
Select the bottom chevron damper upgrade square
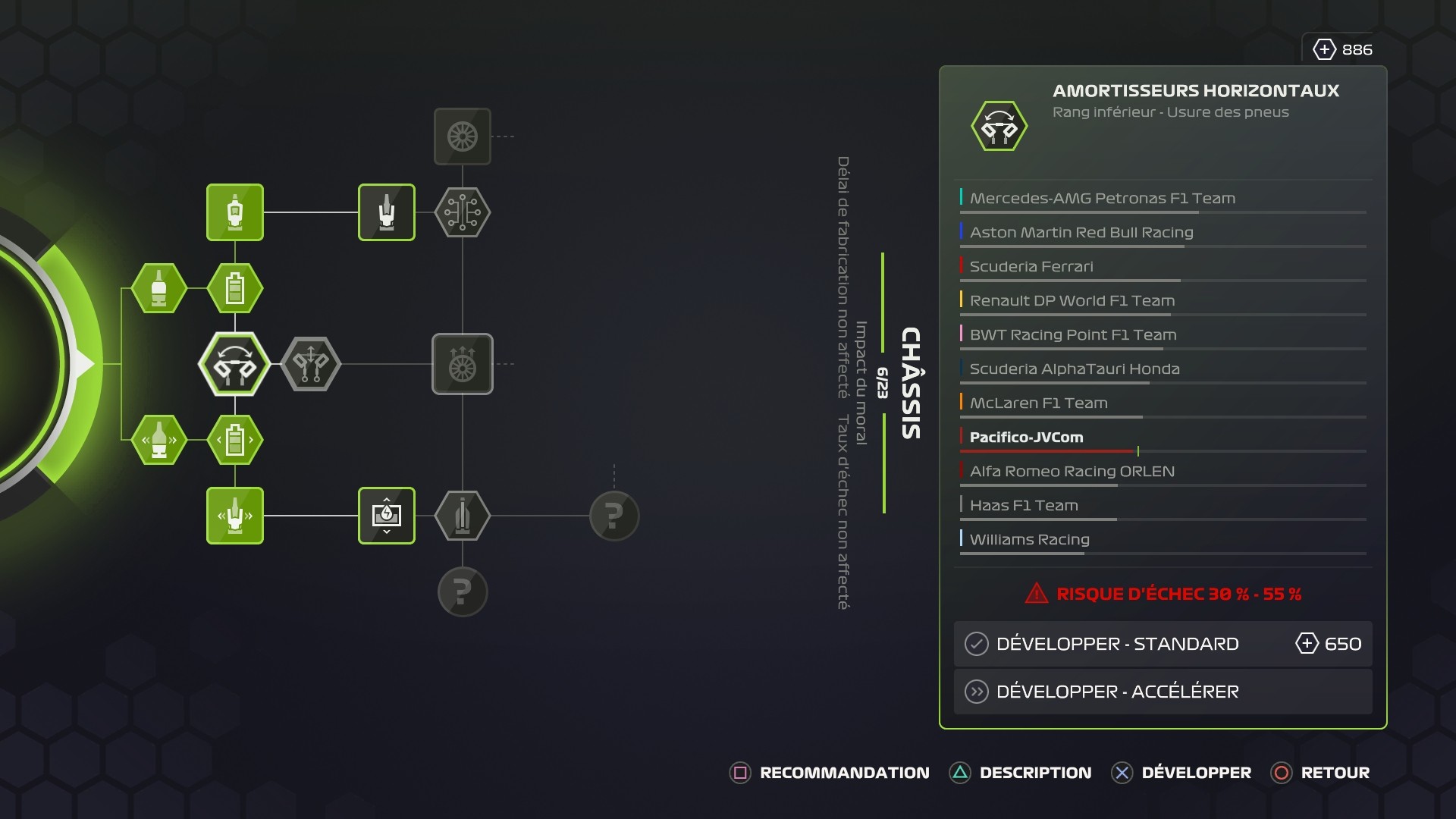[x=235, y=516]
